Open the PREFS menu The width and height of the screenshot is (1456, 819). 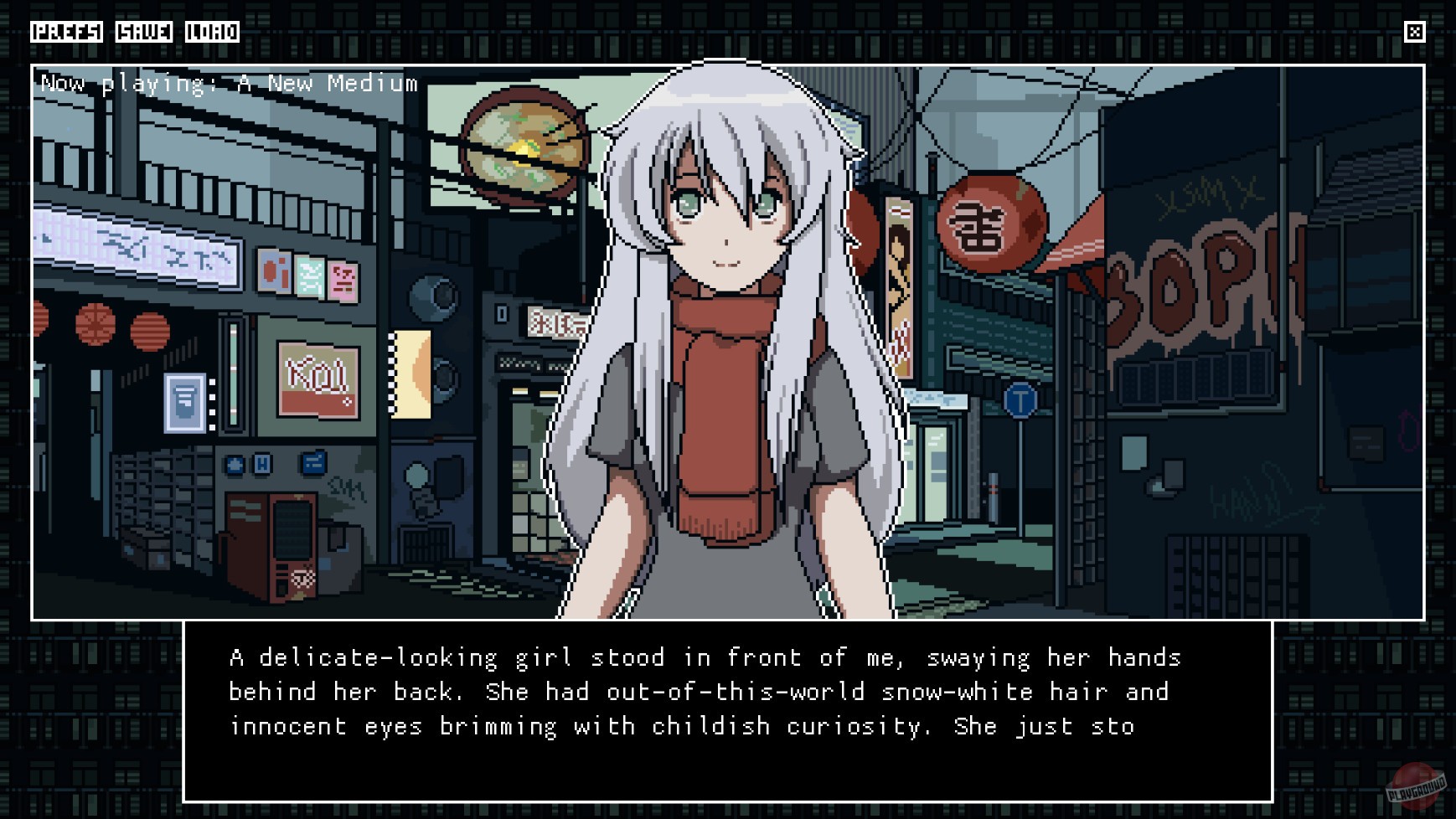tap(65, 33)
